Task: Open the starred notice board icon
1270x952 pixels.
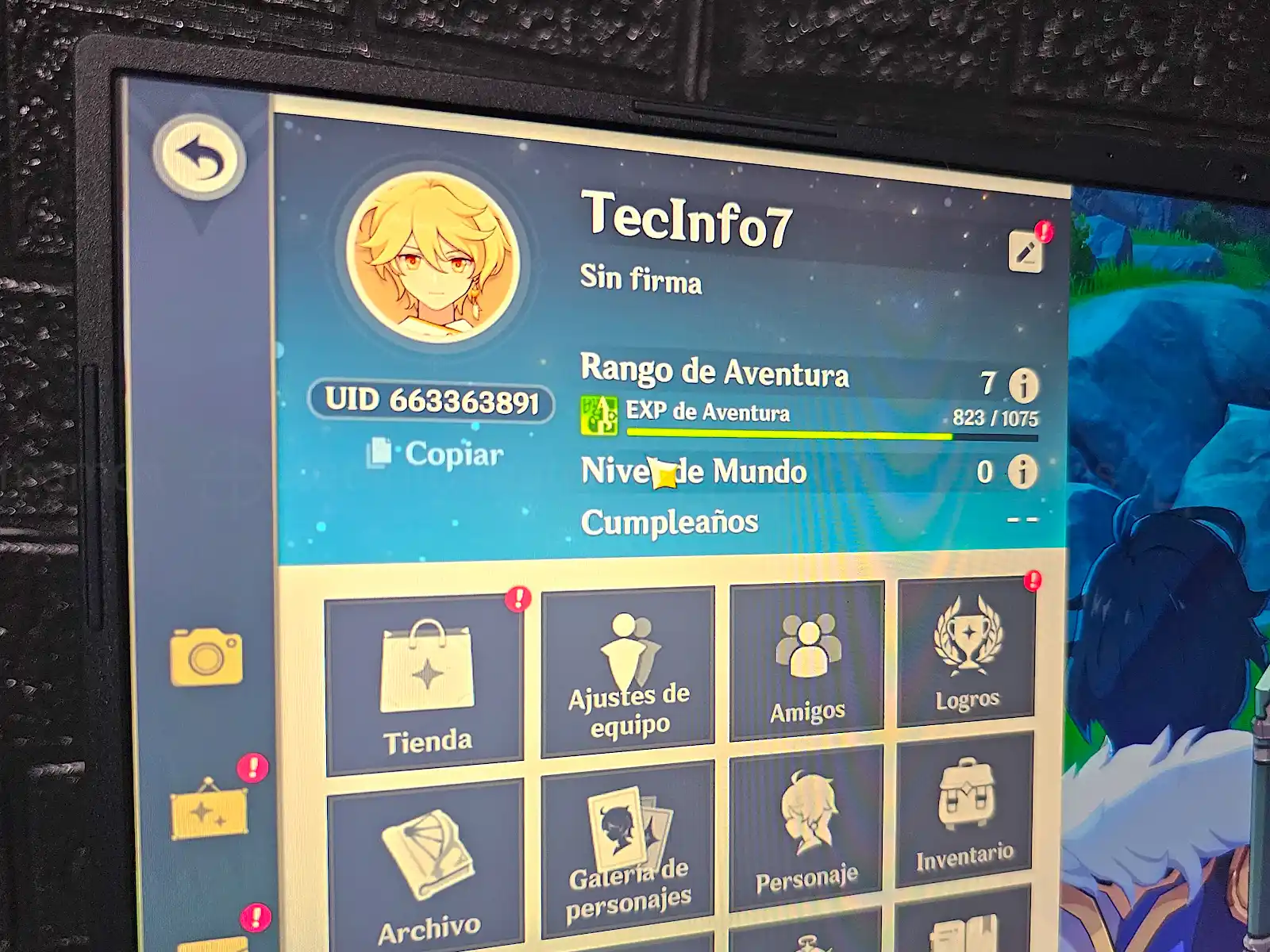Action: (209, 809)
